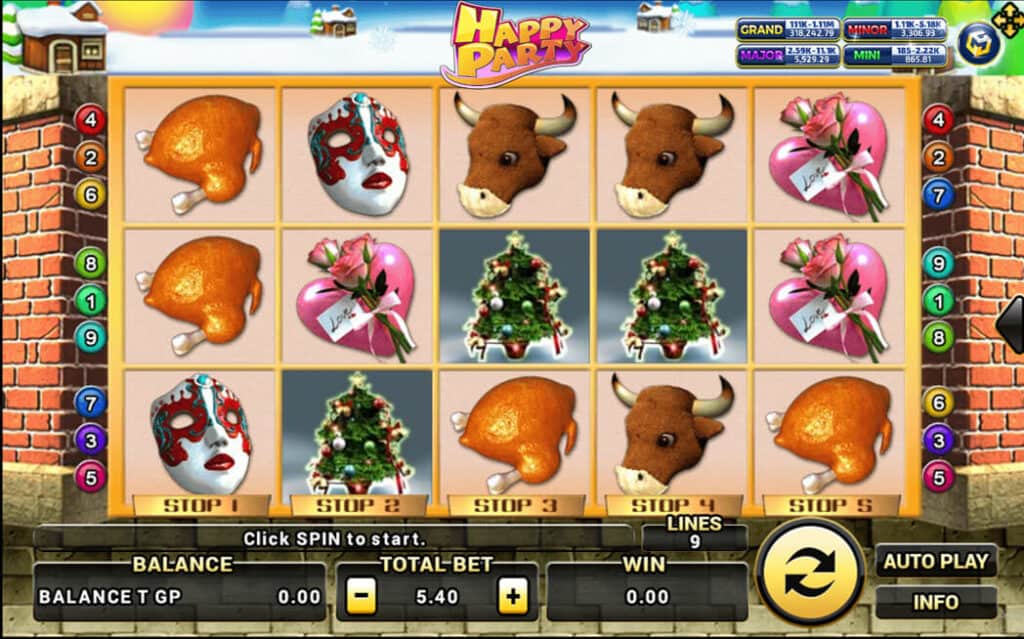Decrease total bet with the minus button

point(362,597)
